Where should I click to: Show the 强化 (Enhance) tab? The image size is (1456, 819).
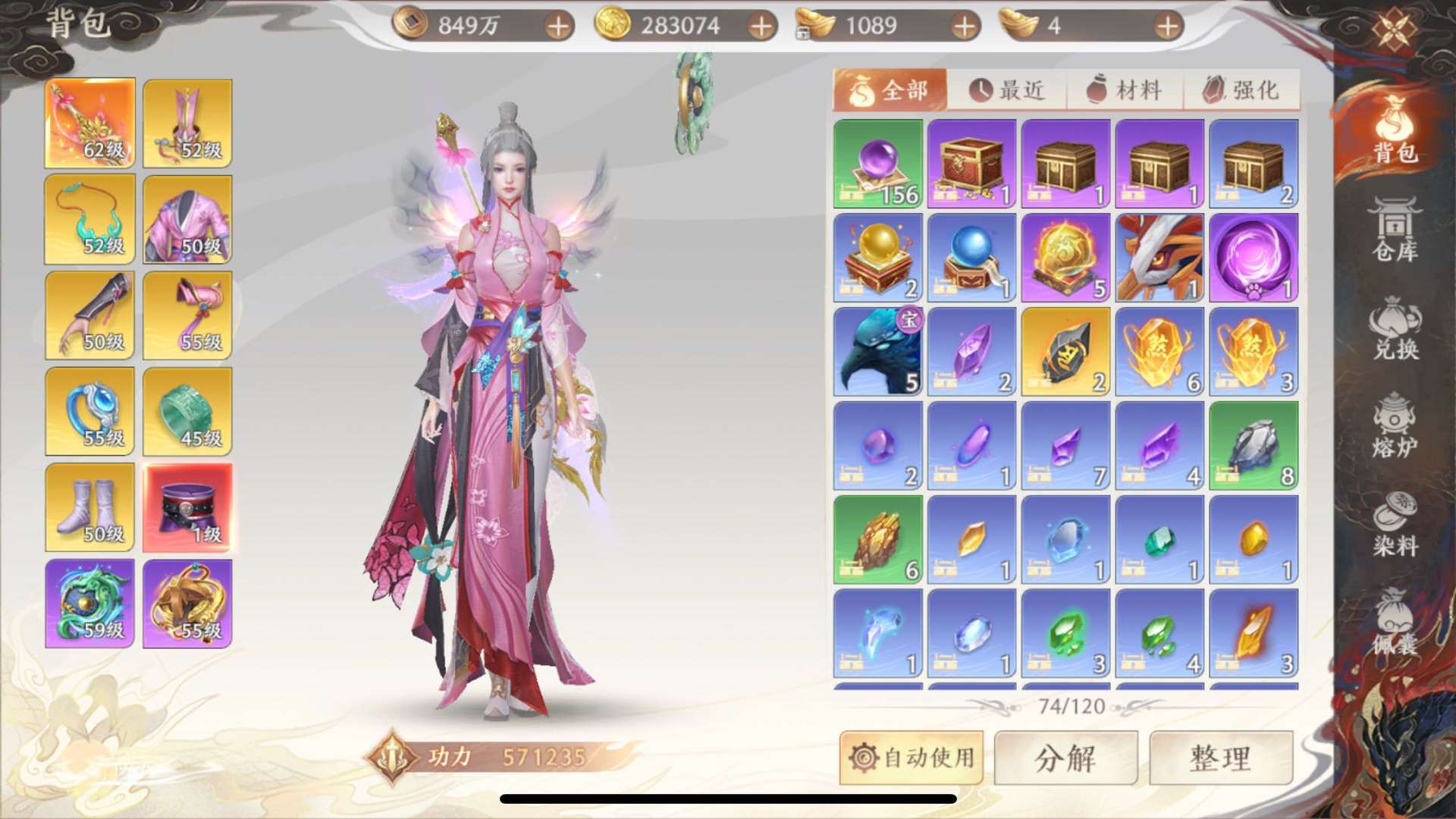[x=1241, y=90]
